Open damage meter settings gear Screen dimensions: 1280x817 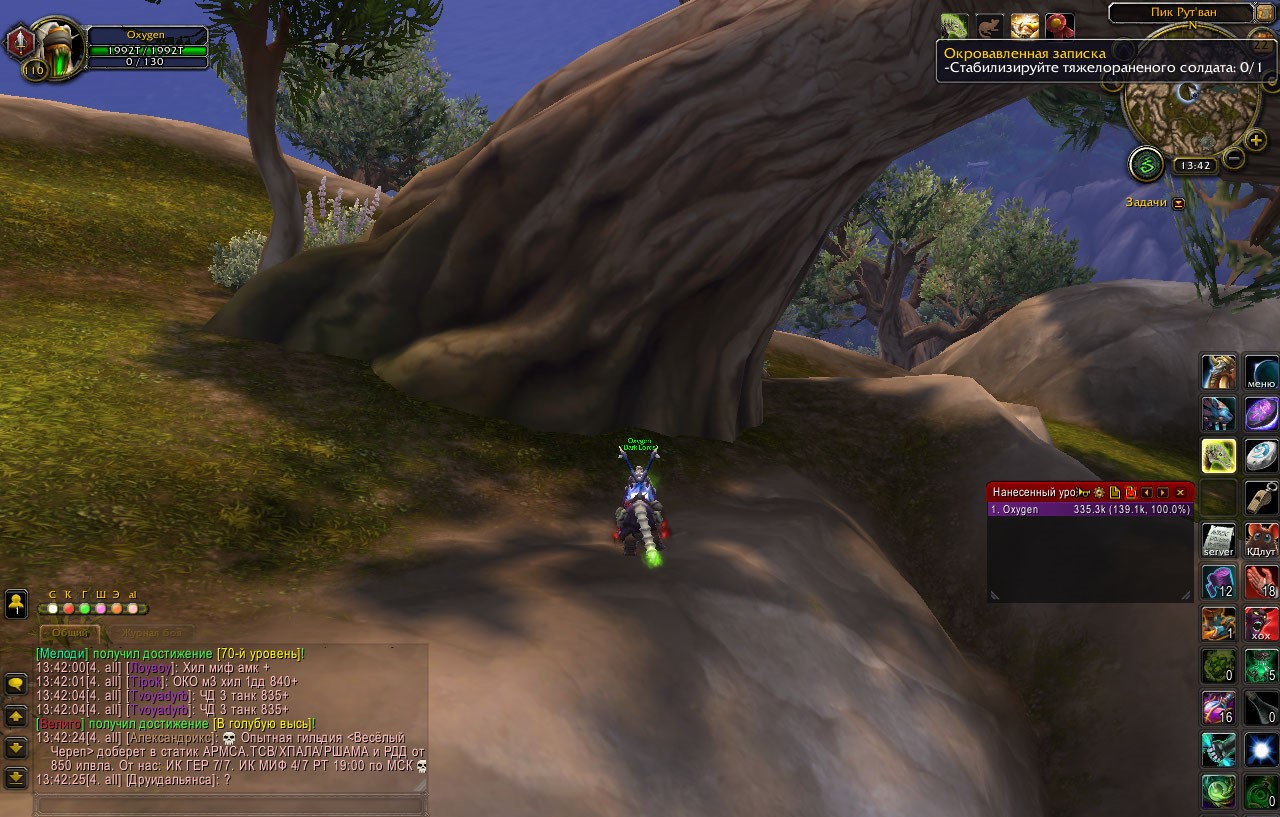[1099, 492]
